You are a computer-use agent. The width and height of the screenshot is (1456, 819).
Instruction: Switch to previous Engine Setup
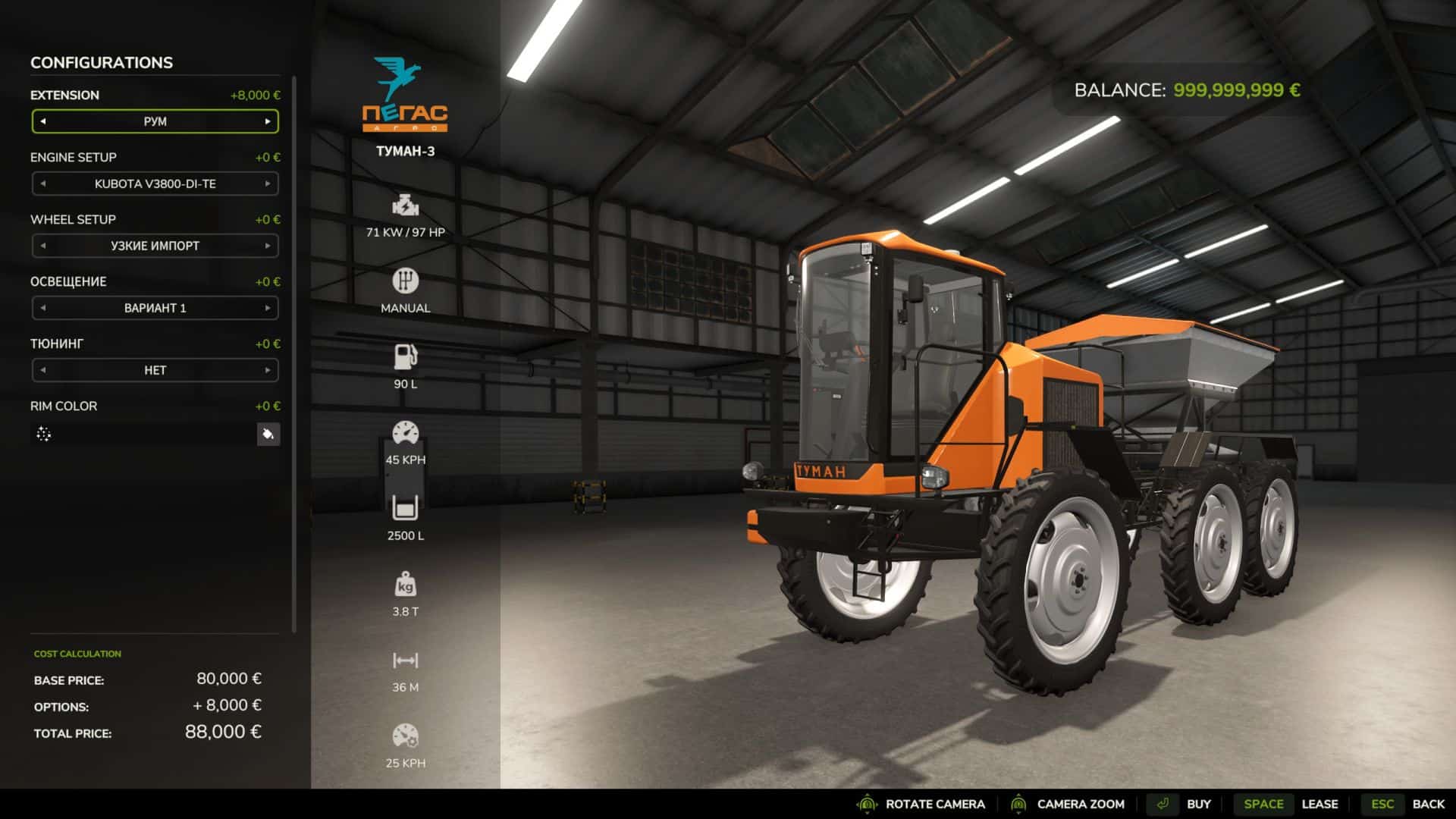click(43, 184)
